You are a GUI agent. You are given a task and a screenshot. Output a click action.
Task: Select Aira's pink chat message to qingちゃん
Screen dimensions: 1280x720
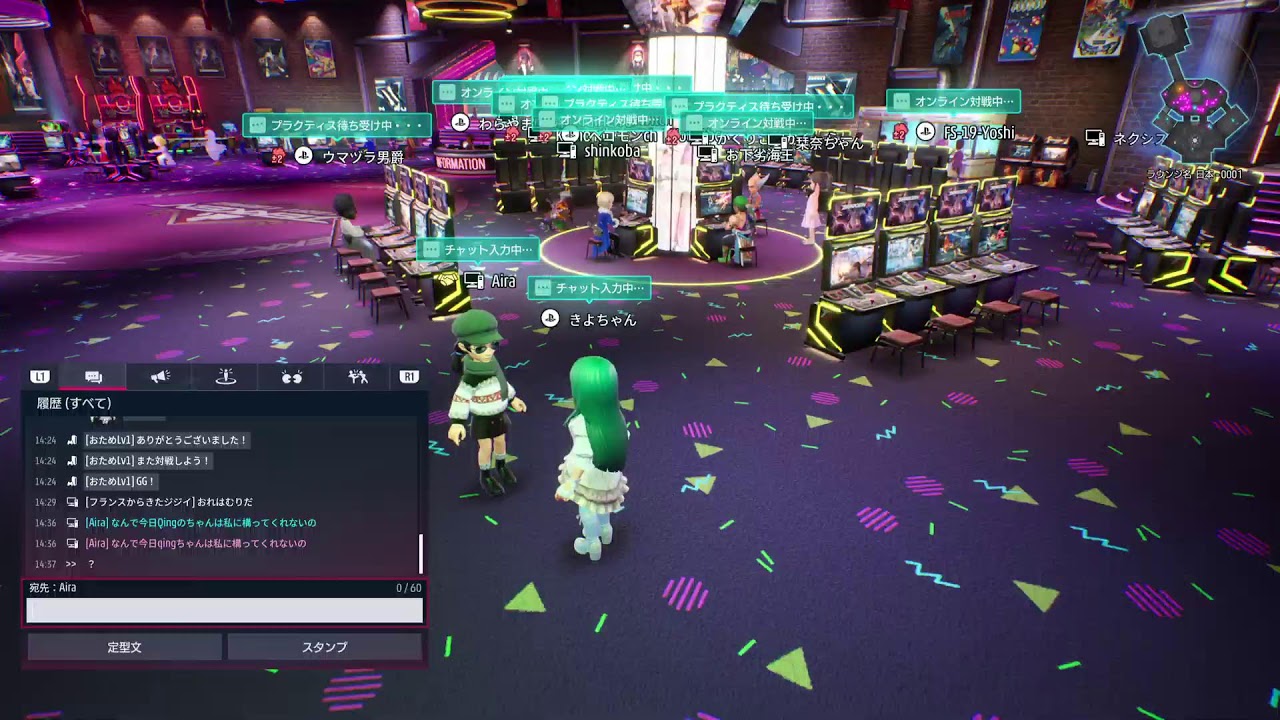point(196,544)
